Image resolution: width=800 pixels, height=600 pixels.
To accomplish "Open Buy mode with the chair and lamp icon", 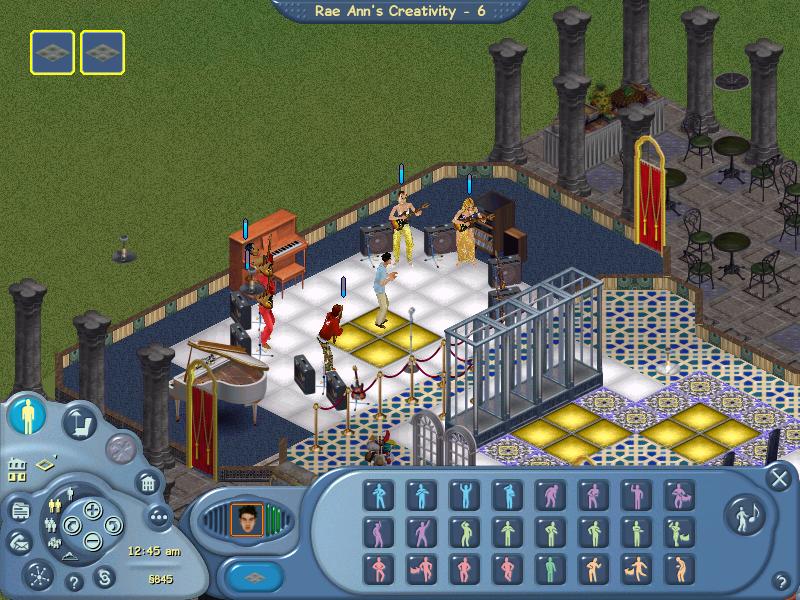I will pyautogui.click(x=80, y=421).
